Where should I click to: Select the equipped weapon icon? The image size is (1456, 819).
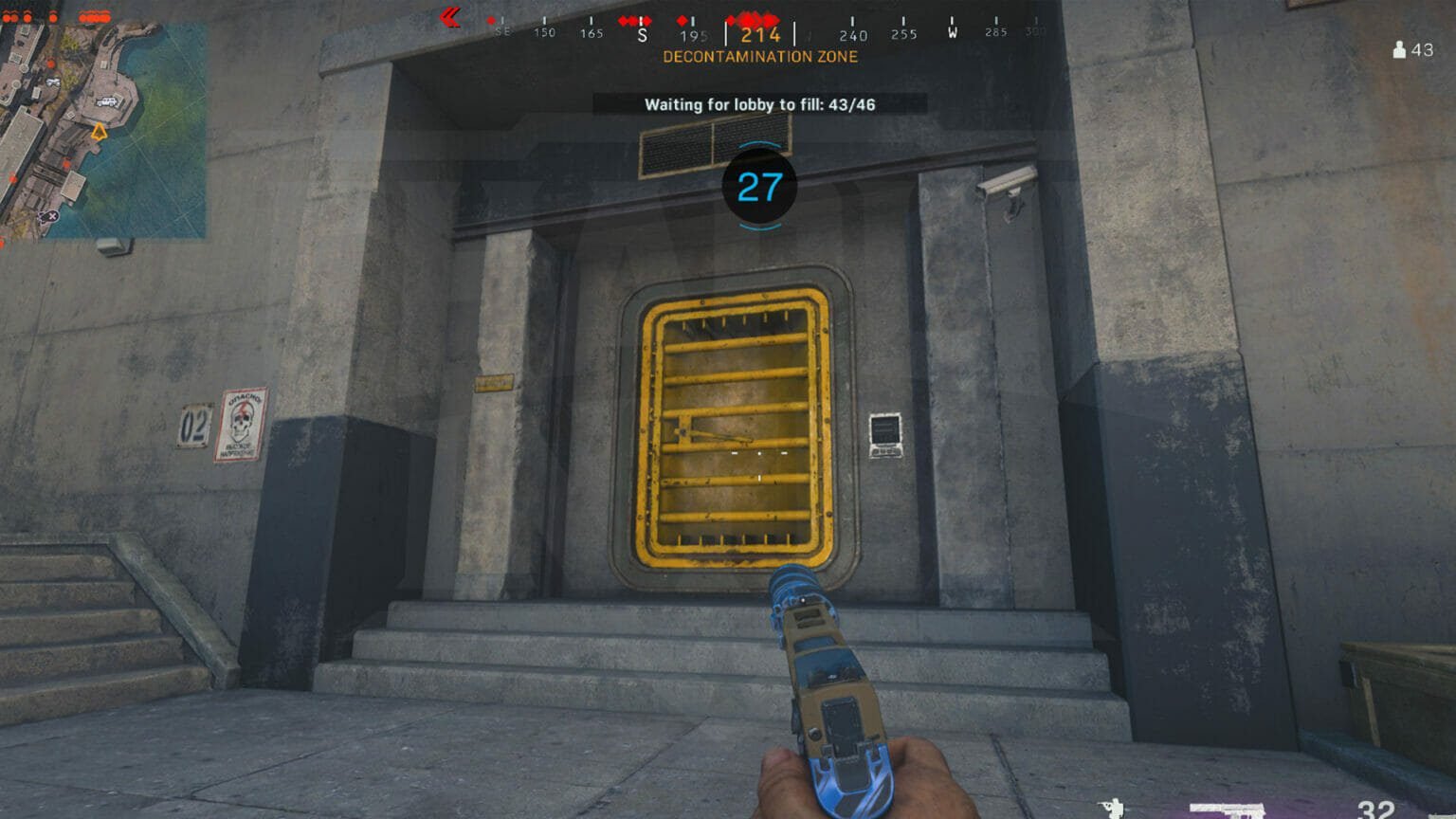(x=1227, y=810)
